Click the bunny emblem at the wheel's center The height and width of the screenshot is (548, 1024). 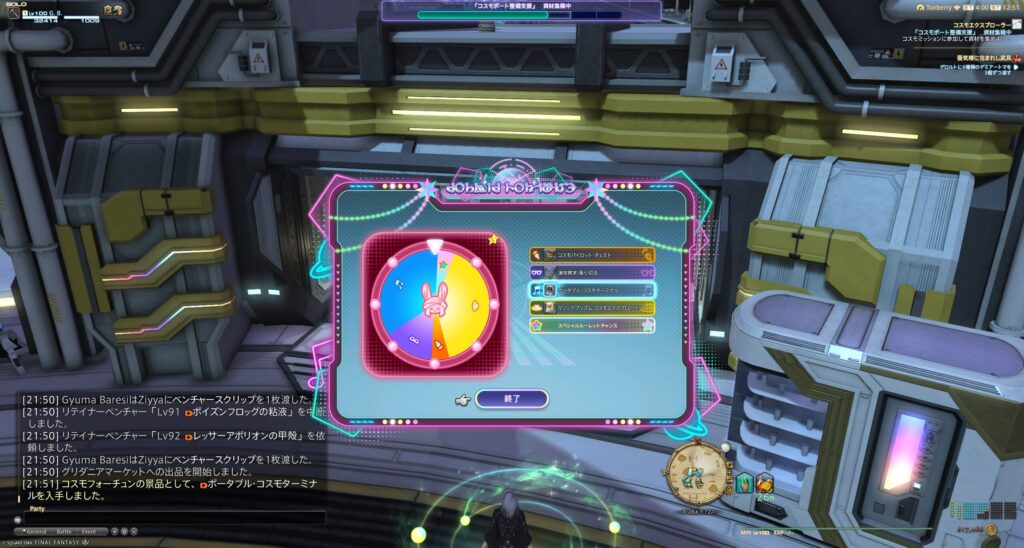click(434, 297)
